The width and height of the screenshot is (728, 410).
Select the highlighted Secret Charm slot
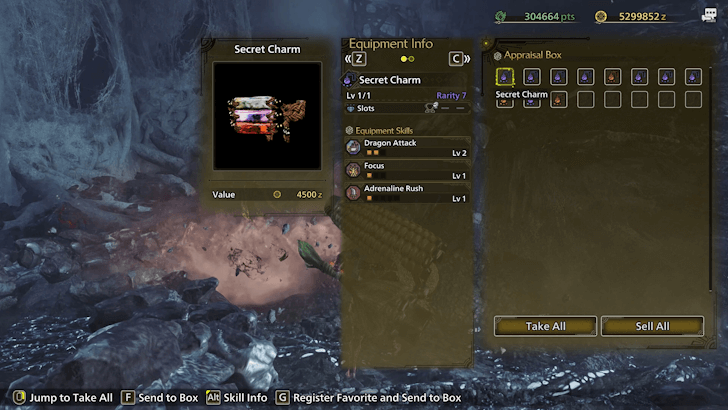[505, 77]
